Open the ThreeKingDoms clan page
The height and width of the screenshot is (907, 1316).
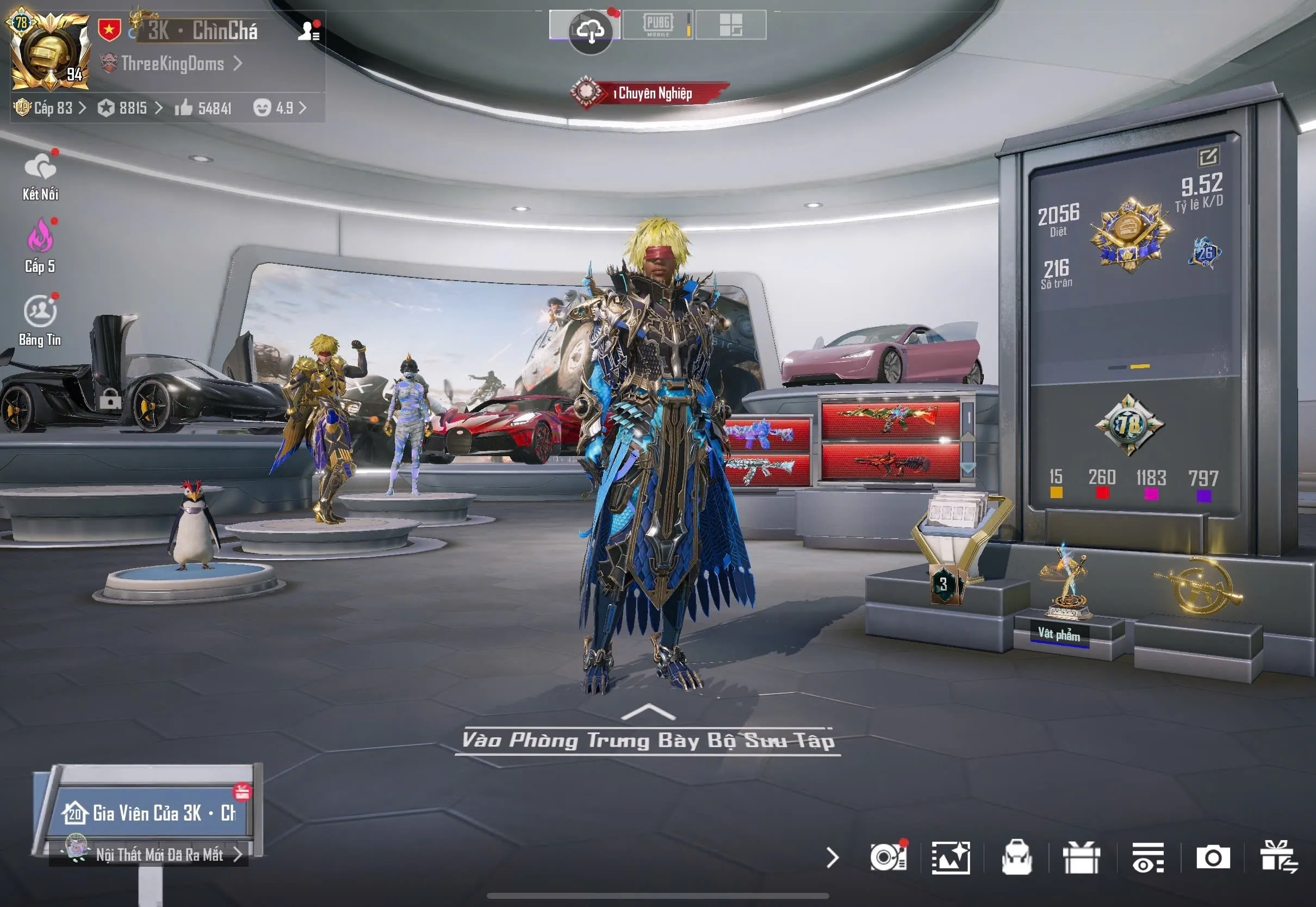tap(172, 64)
